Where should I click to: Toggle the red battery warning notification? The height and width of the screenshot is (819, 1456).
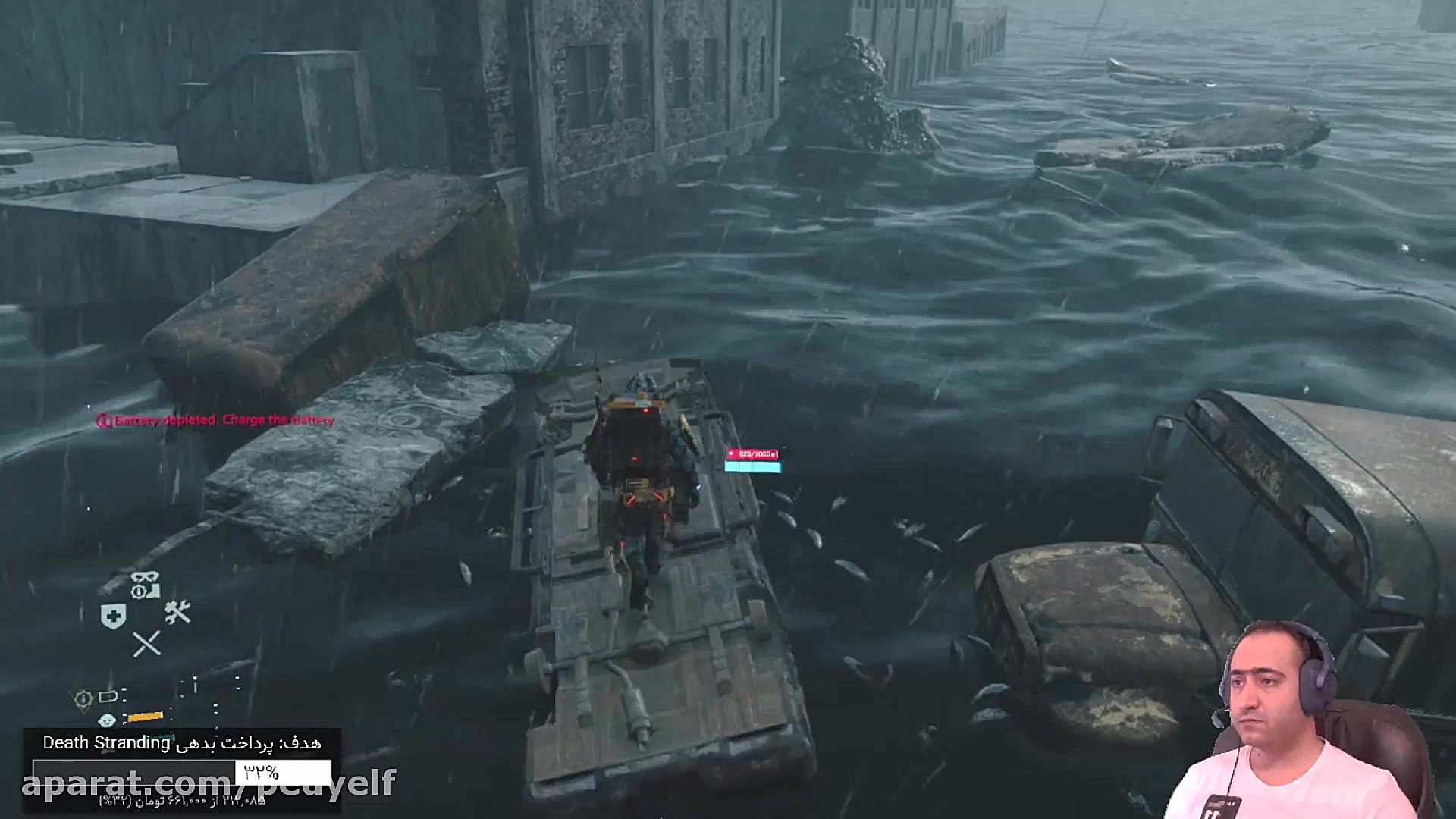(224, 419)
